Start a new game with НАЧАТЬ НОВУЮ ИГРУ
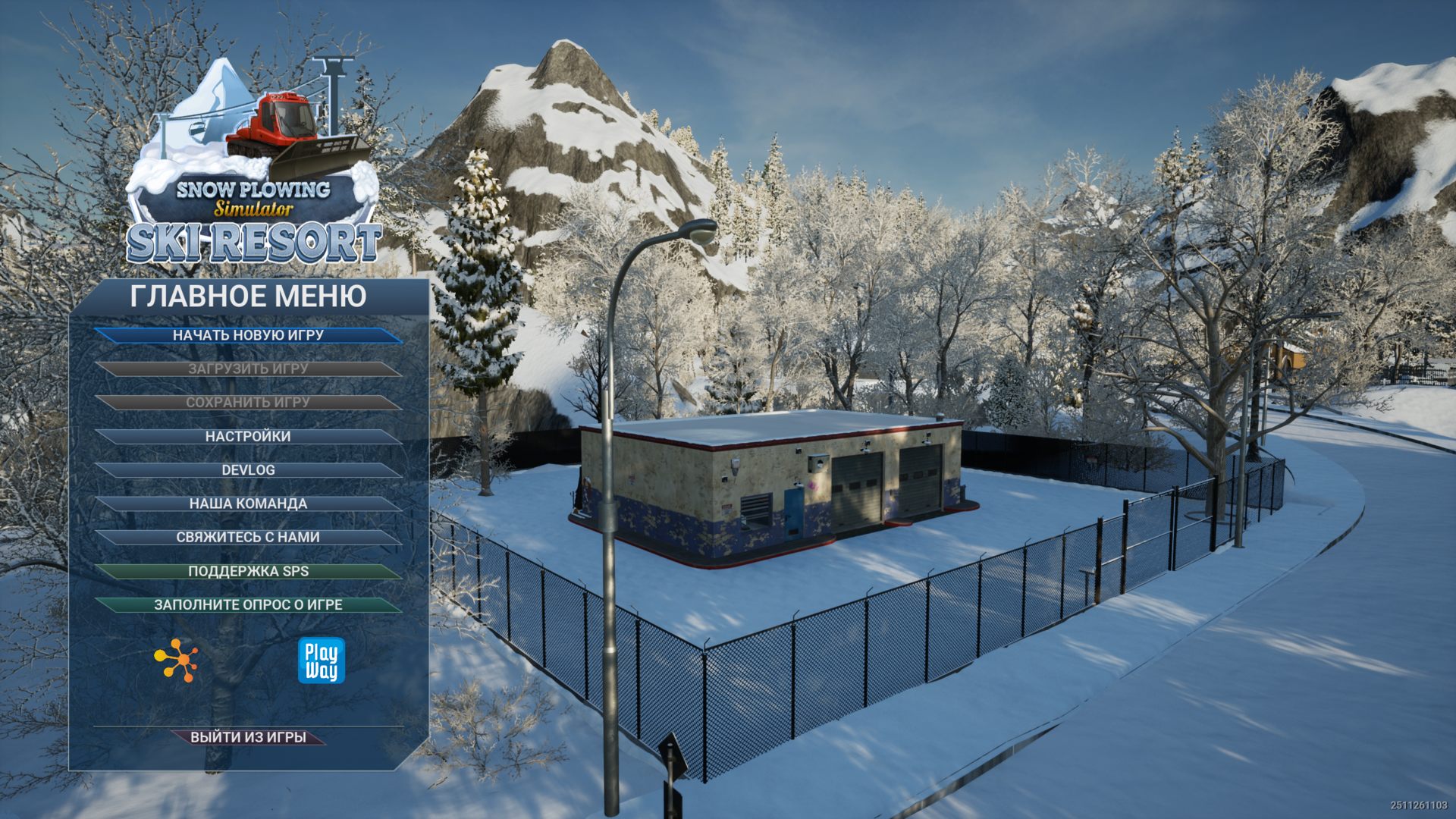 tap(248, 335)
